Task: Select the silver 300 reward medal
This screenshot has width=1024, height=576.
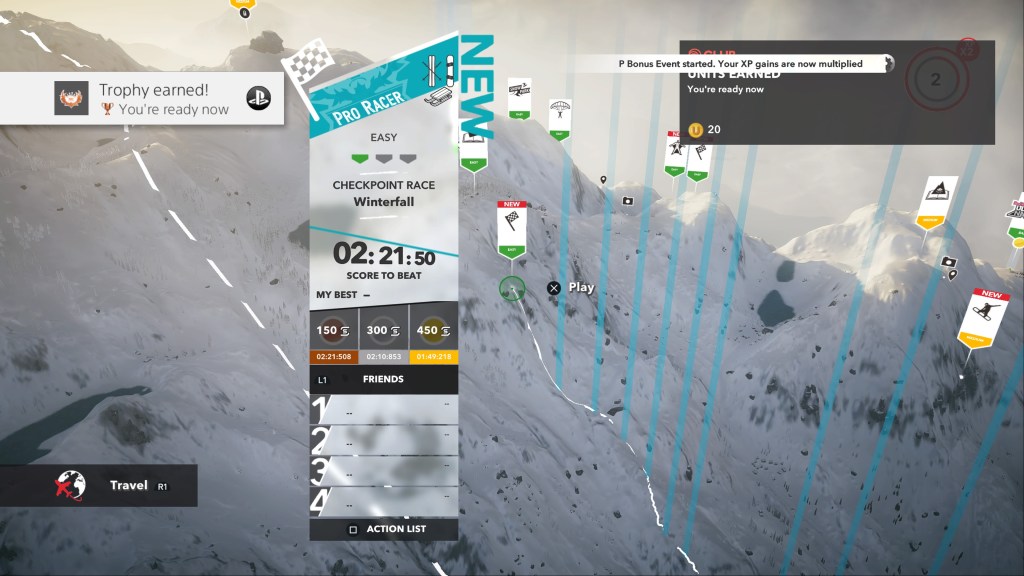Action: (x=384, y=330)
